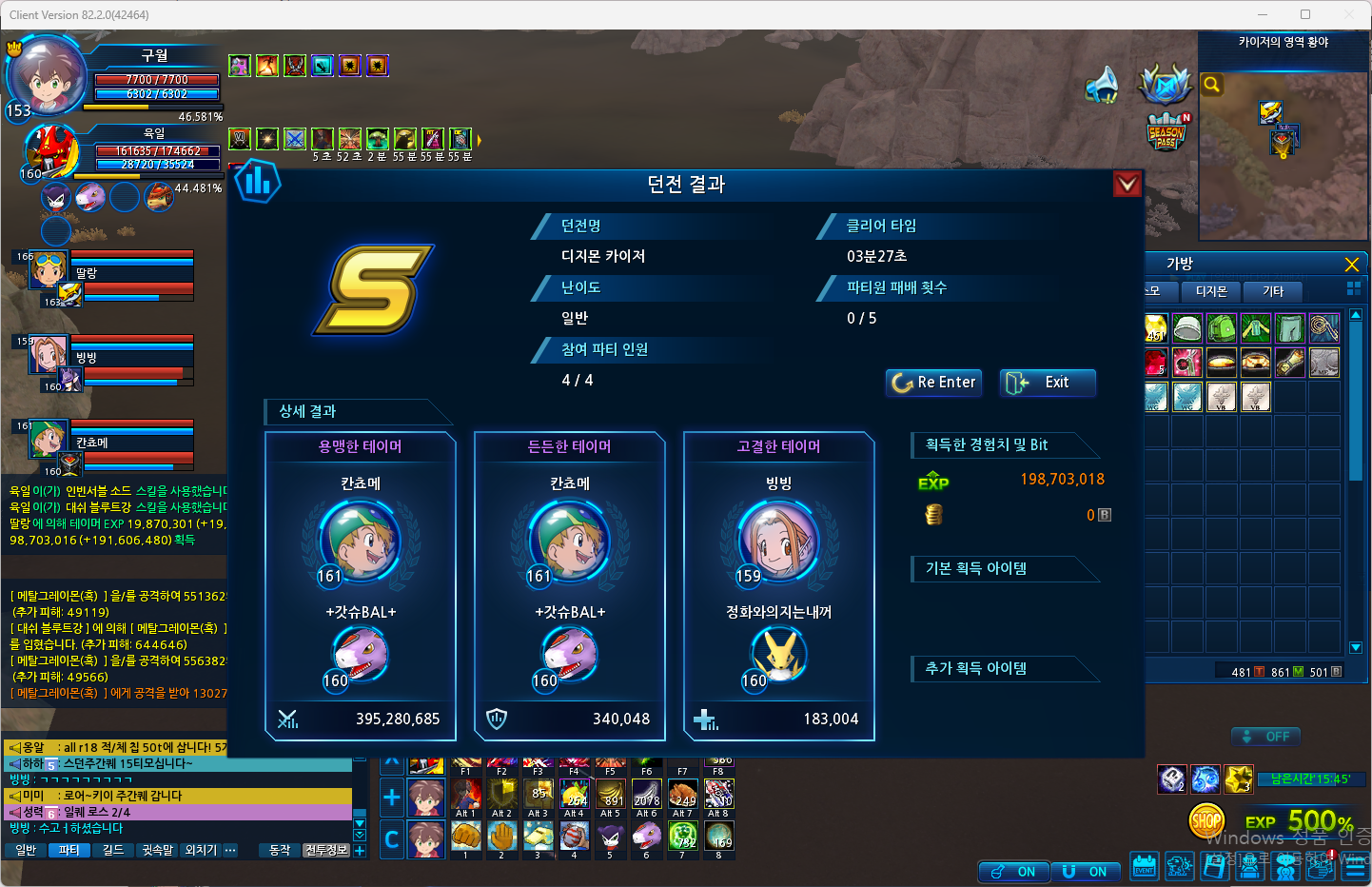Click the minimap magnifier zoom button
The height and width of the screenshot is (887, 1372).
[1211, 85]
